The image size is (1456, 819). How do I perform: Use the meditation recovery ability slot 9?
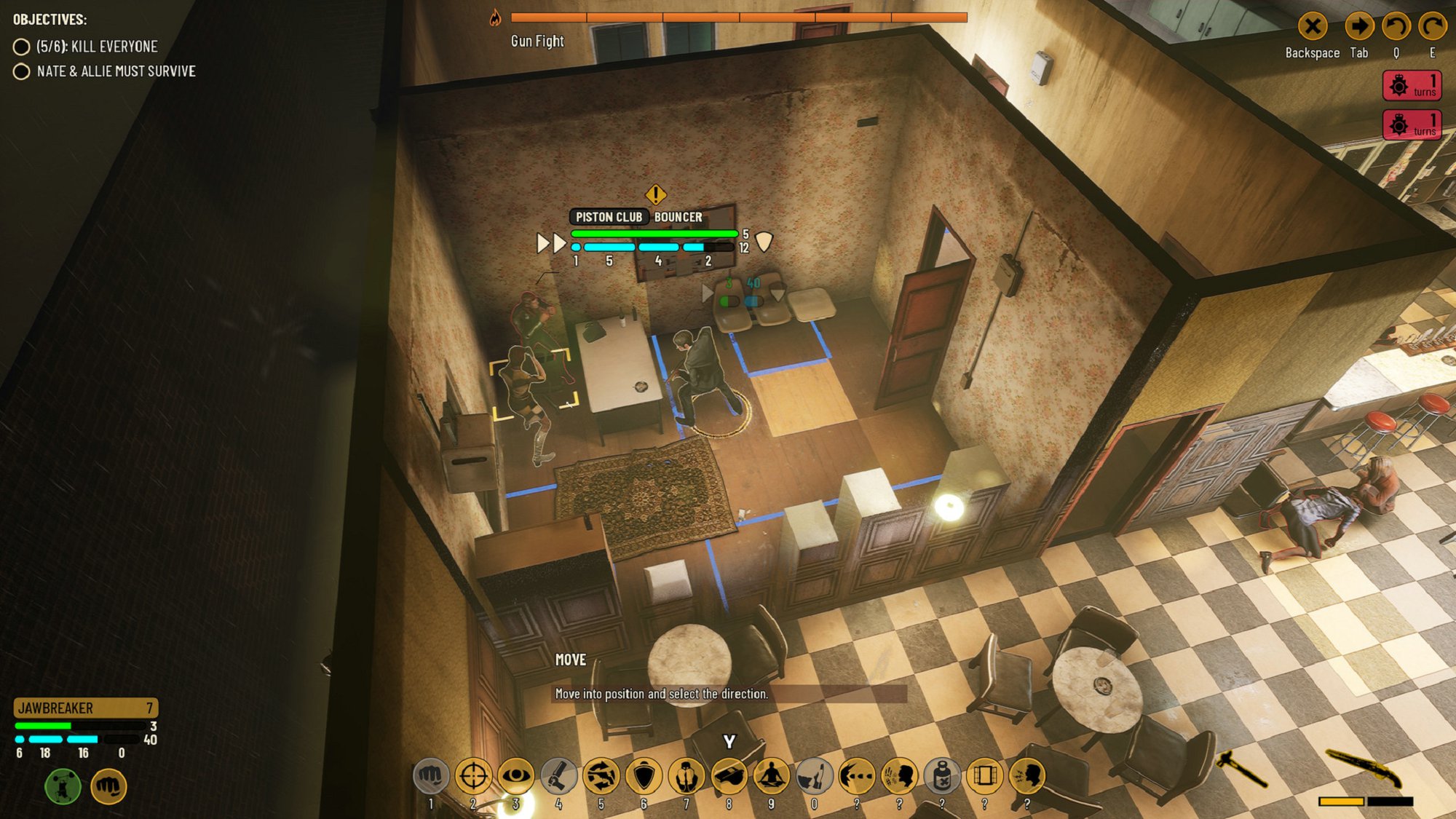(772, 775)
